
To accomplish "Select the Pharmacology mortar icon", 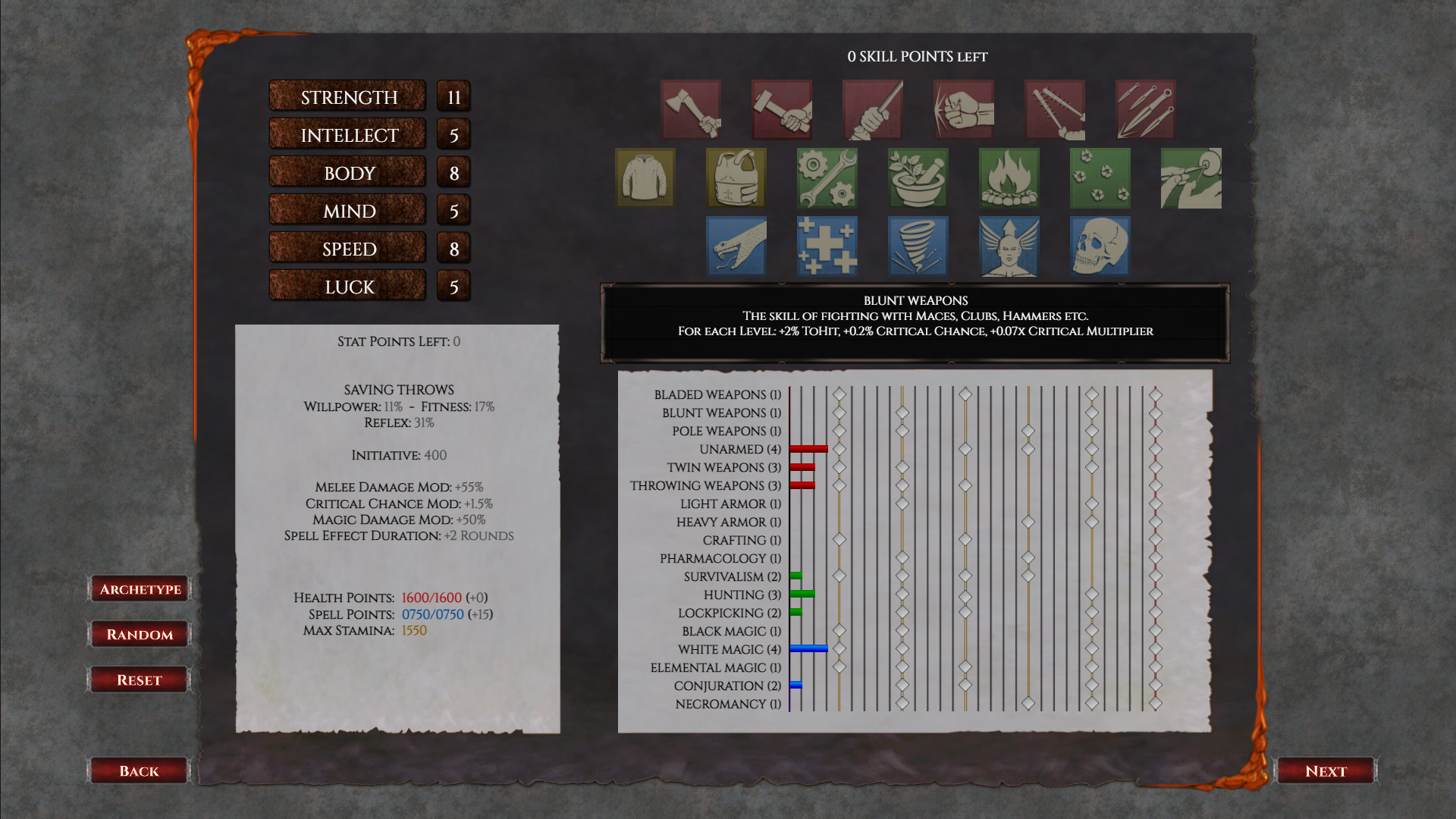I will 918,177.
